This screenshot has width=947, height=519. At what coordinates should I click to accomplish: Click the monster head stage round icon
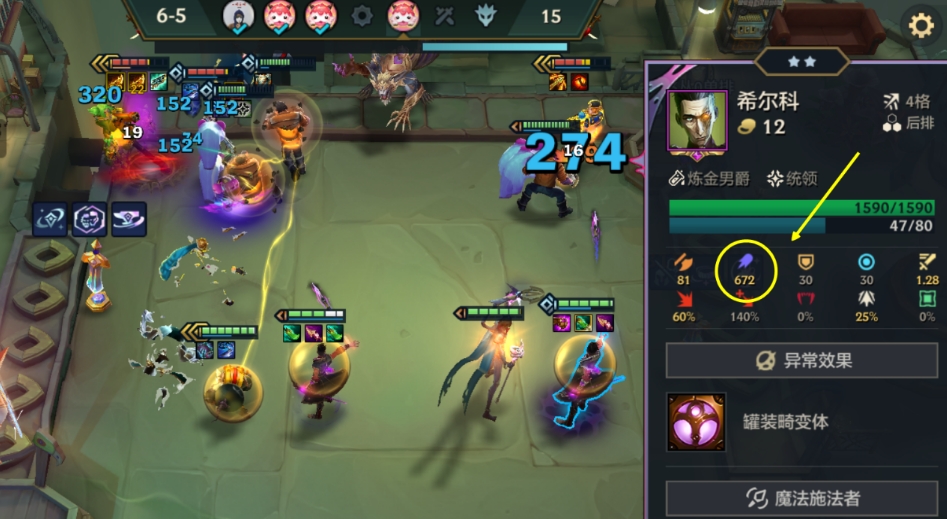click(x=487, y=17)
